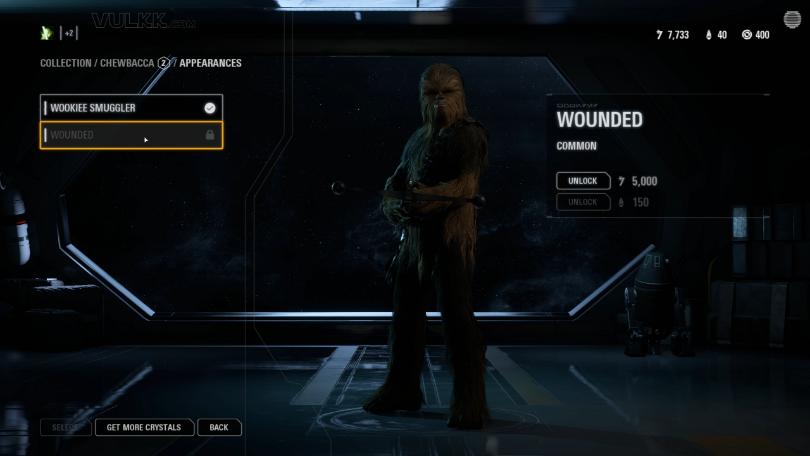Select the Wookiee Smuggler appearance
The height and width of the screenshot is (456, 810).
click(130, 107)
